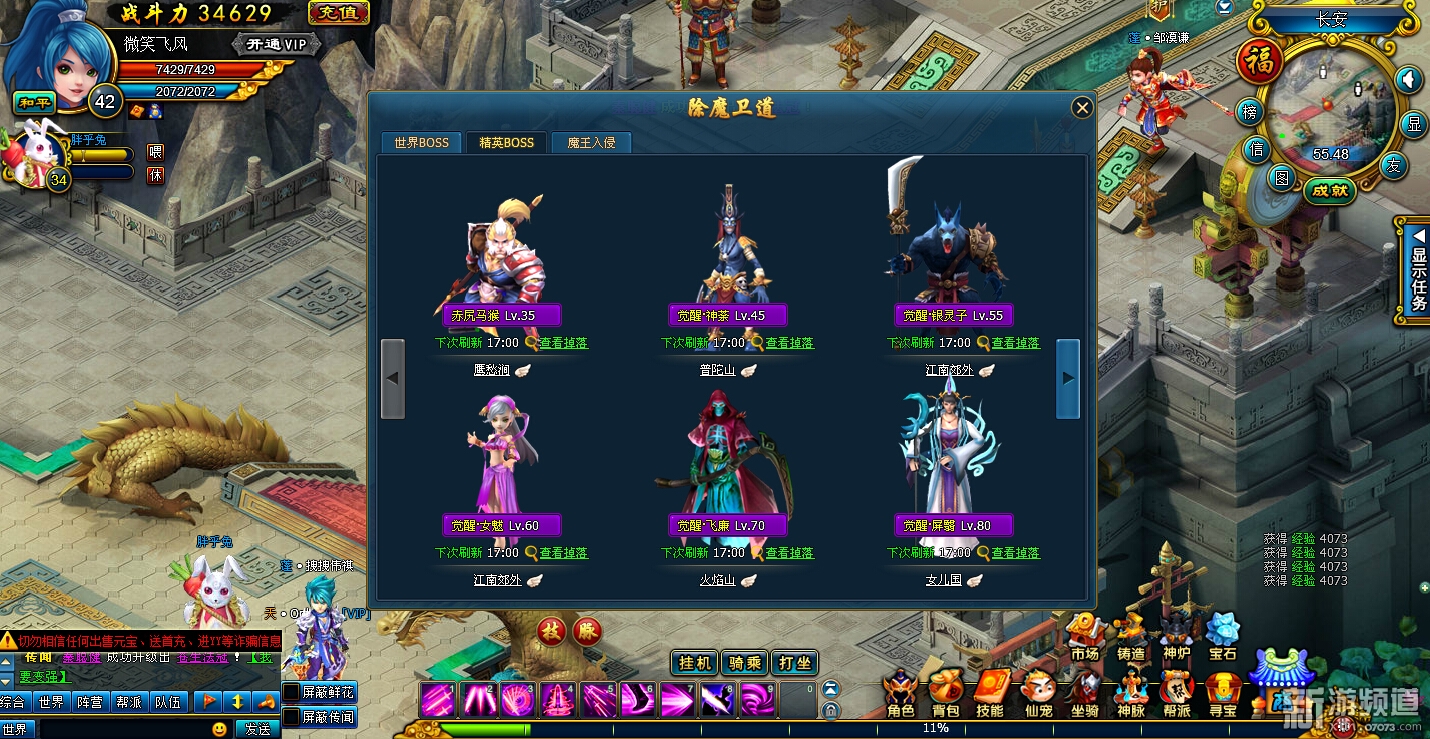Tick the 屏蔽鲜花 checkbox

point(291,692)
